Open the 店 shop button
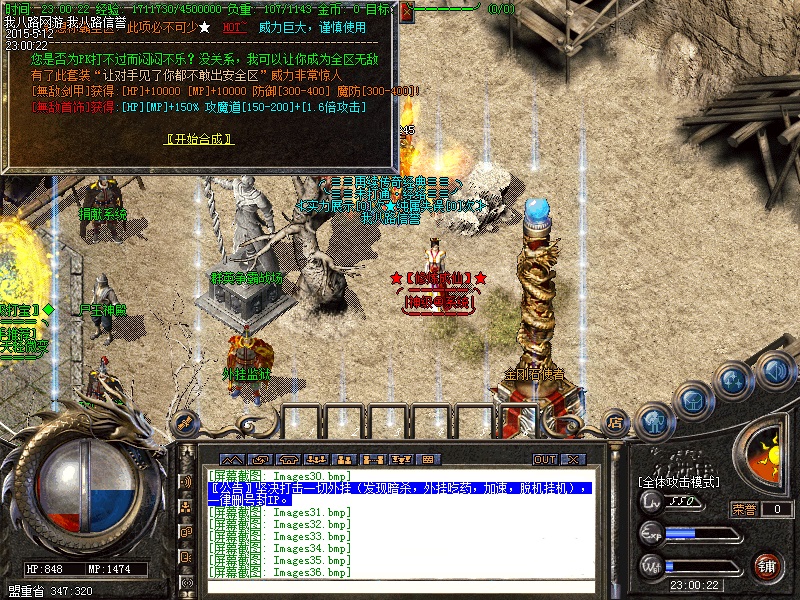800x600 pixels. (617, 424)
